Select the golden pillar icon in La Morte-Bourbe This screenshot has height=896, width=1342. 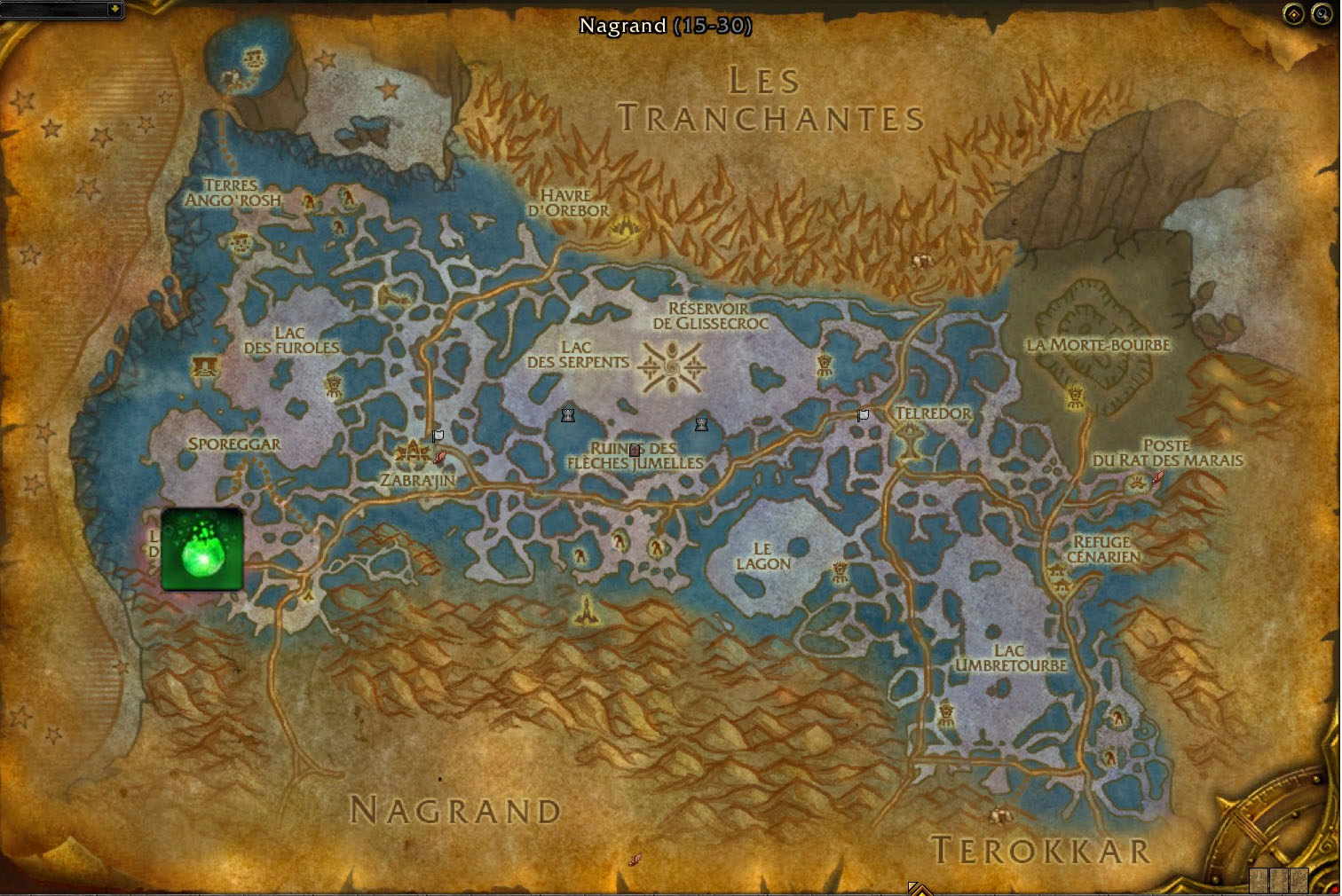pos(1074,397)
